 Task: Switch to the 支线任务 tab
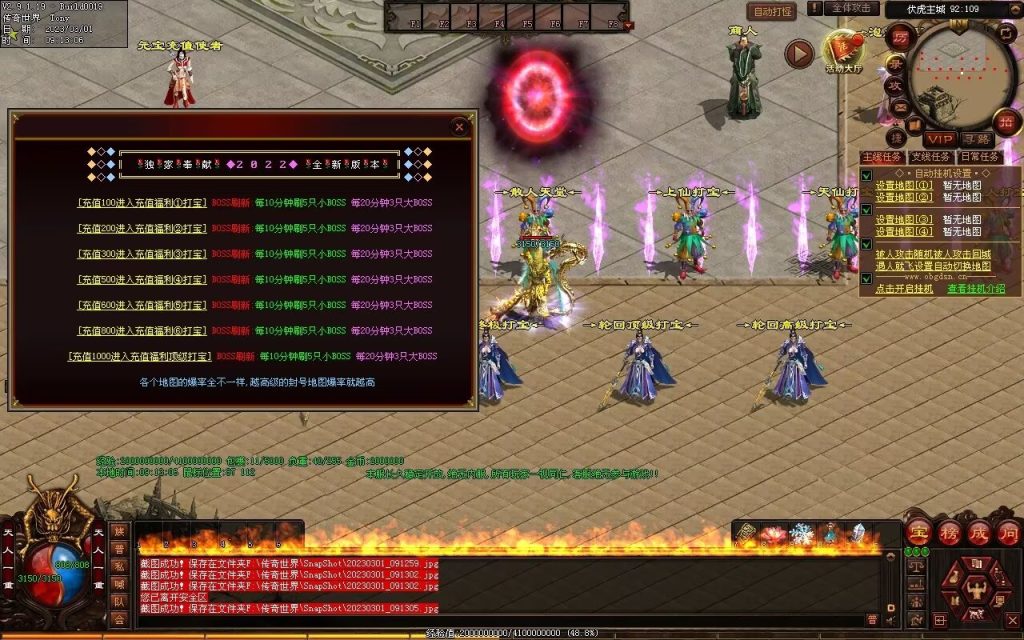click(x=930, y=157)
